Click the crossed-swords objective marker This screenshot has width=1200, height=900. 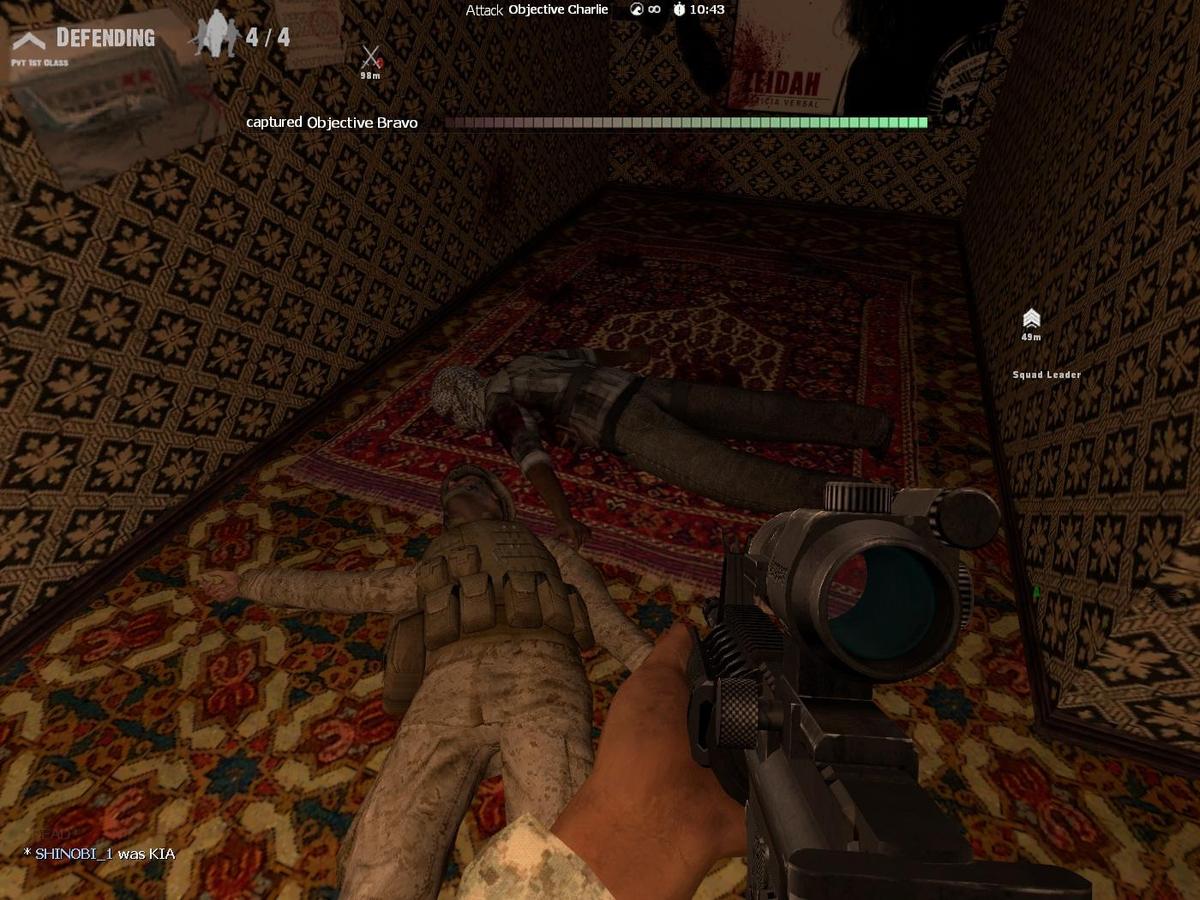[371, 57]
